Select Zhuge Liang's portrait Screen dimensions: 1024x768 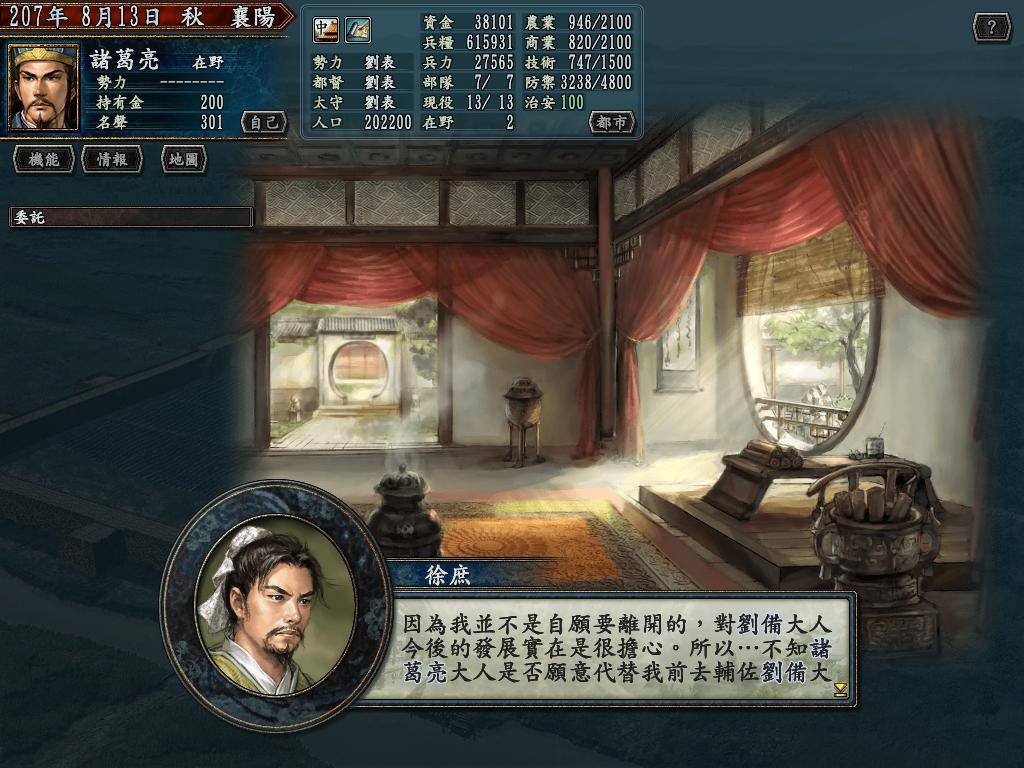point(44,88)
